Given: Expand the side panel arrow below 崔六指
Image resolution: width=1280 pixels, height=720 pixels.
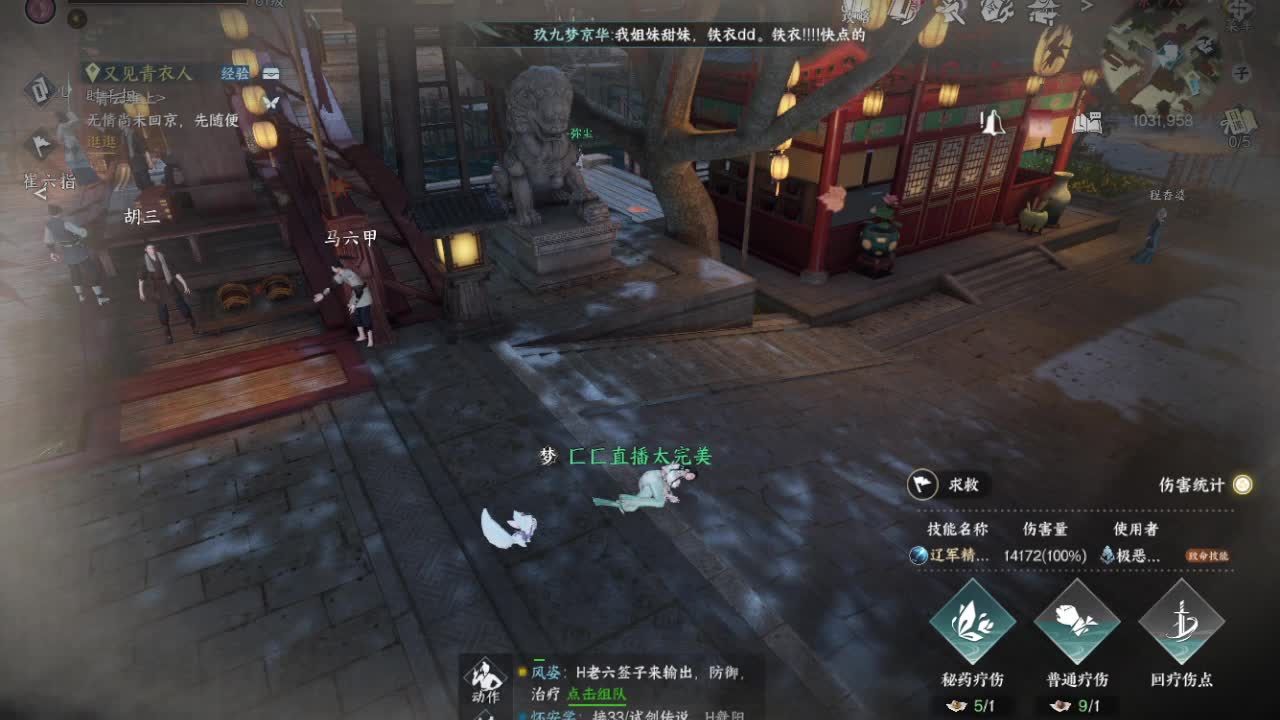Looking at the screenshot, I should pyautogui.click(x=41, y=194).
